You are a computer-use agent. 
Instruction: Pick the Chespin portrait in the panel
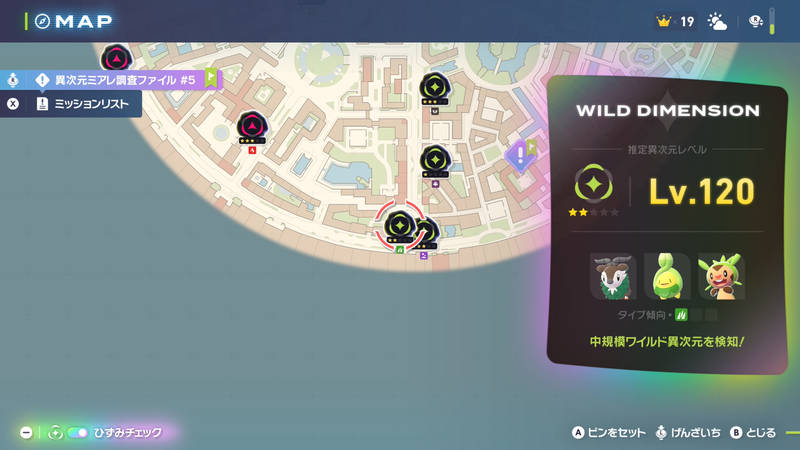pos(720,277)
